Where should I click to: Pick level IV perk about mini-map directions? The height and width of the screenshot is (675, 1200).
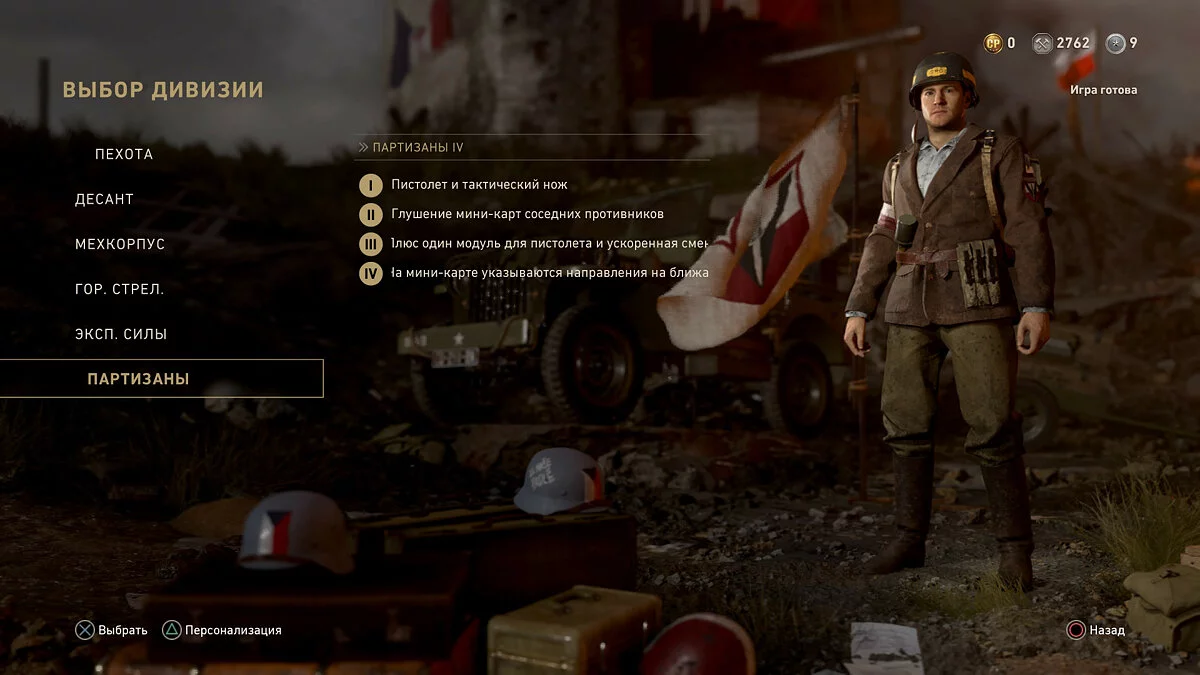pos(549,272)
